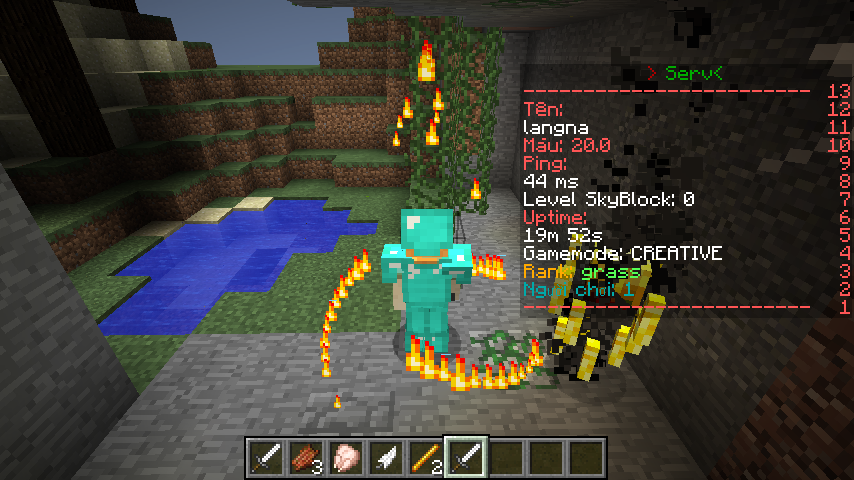Select the raw chicken hotbar slot
The image size is (854, 480).
[x=345, y=458]
